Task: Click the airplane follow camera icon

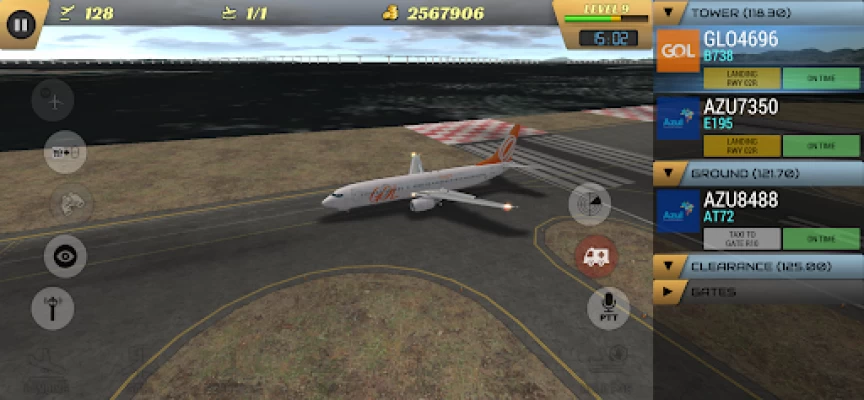Action: [52, 100]
